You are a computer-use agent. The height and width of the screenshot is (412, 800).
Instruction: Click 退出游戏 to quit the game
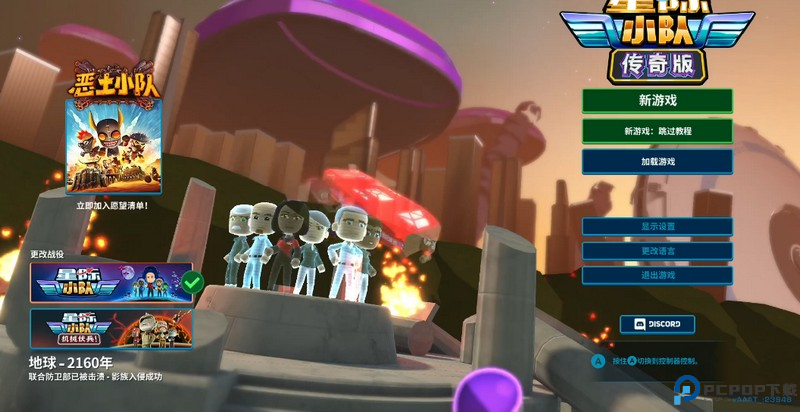[657, 275]
